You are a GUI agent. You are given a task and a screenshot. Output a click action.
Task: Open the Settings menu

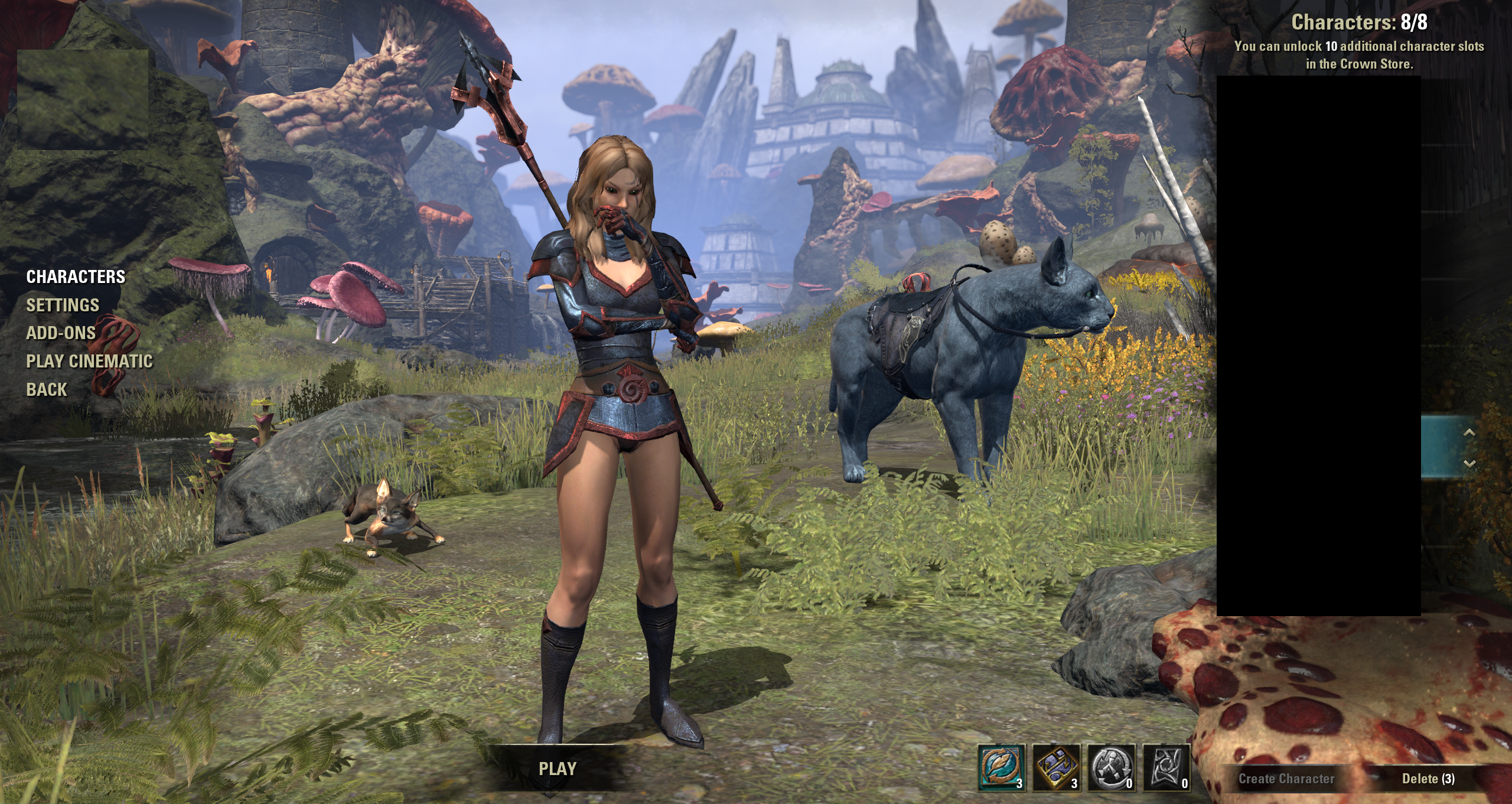coord(63,305)
